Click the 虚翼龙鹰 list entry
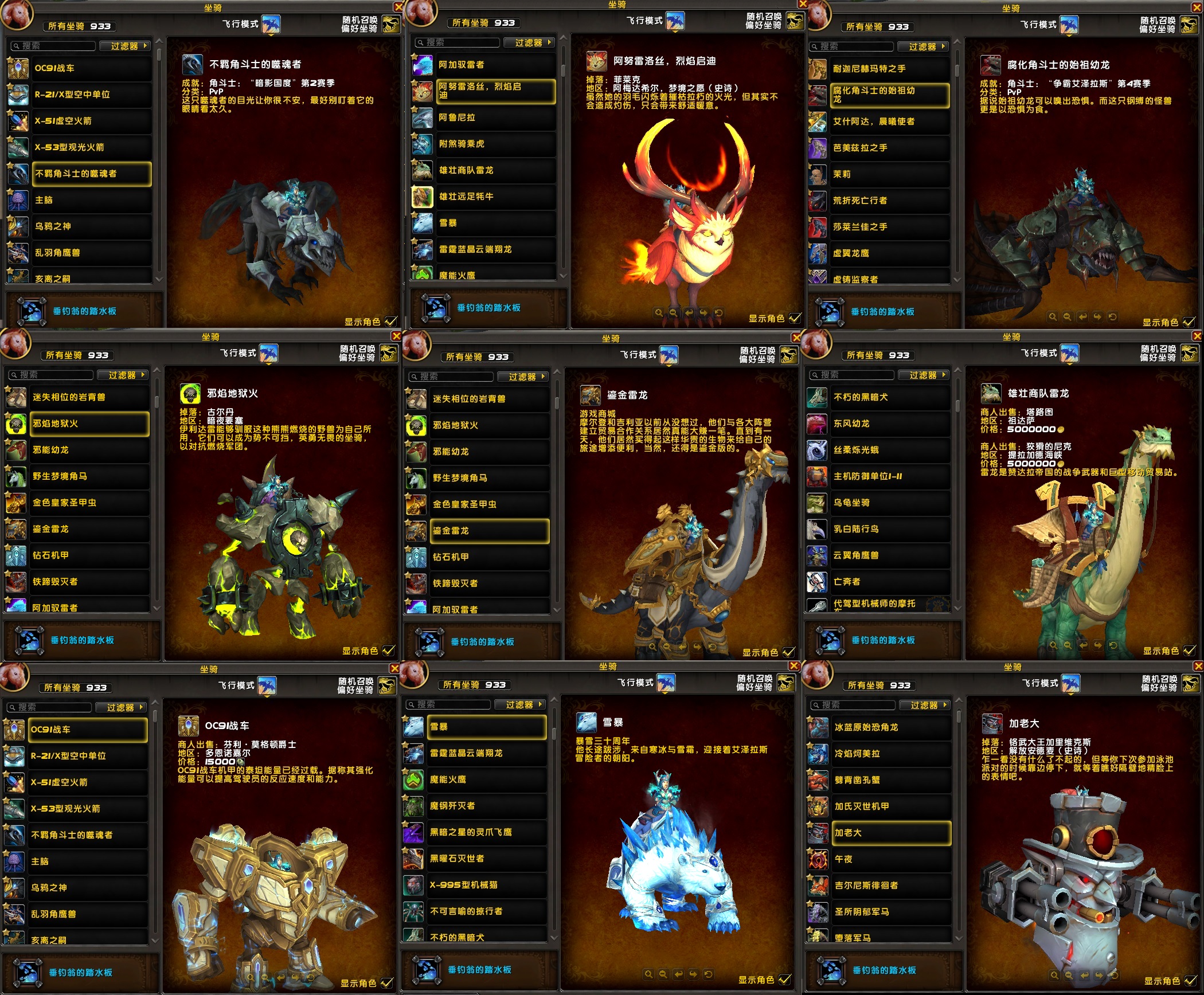 [x=890, y=253]
